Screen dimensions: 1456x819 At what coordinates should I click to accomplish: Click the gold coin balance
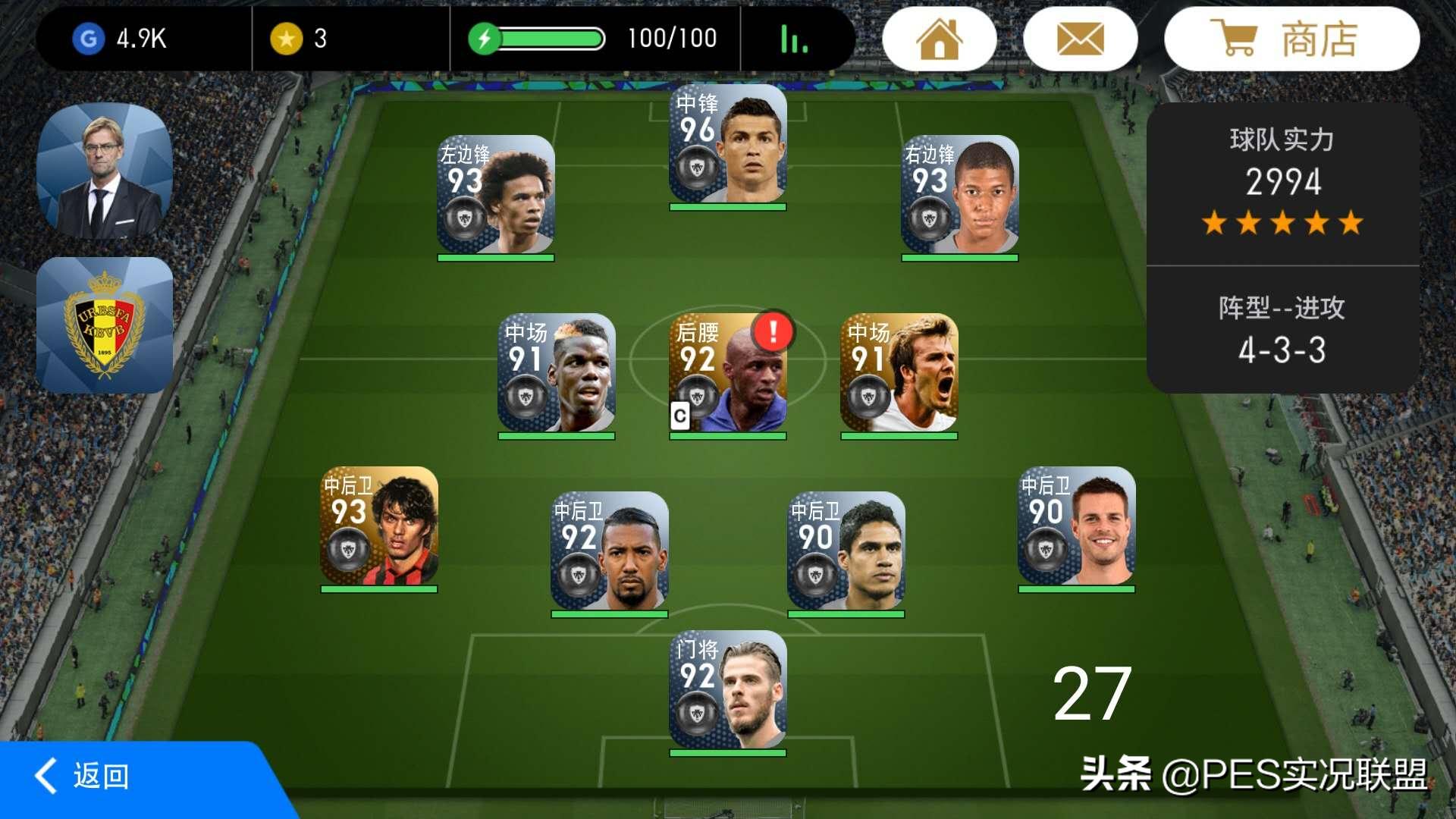point(299,39)
